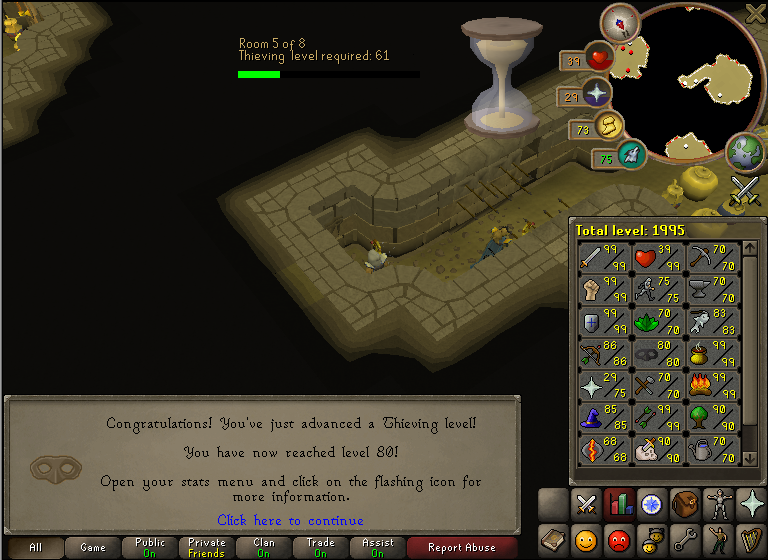Switch to the Game chat tab
The image size is (768, 560).
tap(93, 547)
